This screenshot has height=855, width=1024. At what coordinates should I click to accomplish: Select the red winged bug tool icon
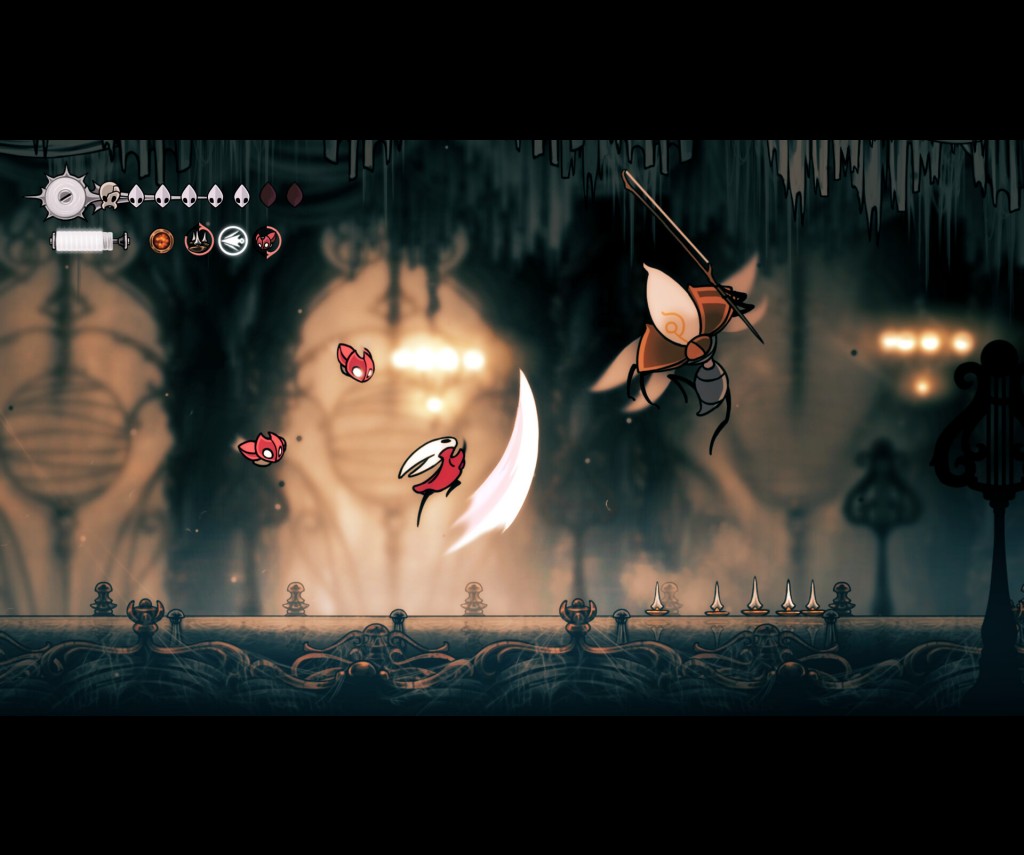(267, 241)
